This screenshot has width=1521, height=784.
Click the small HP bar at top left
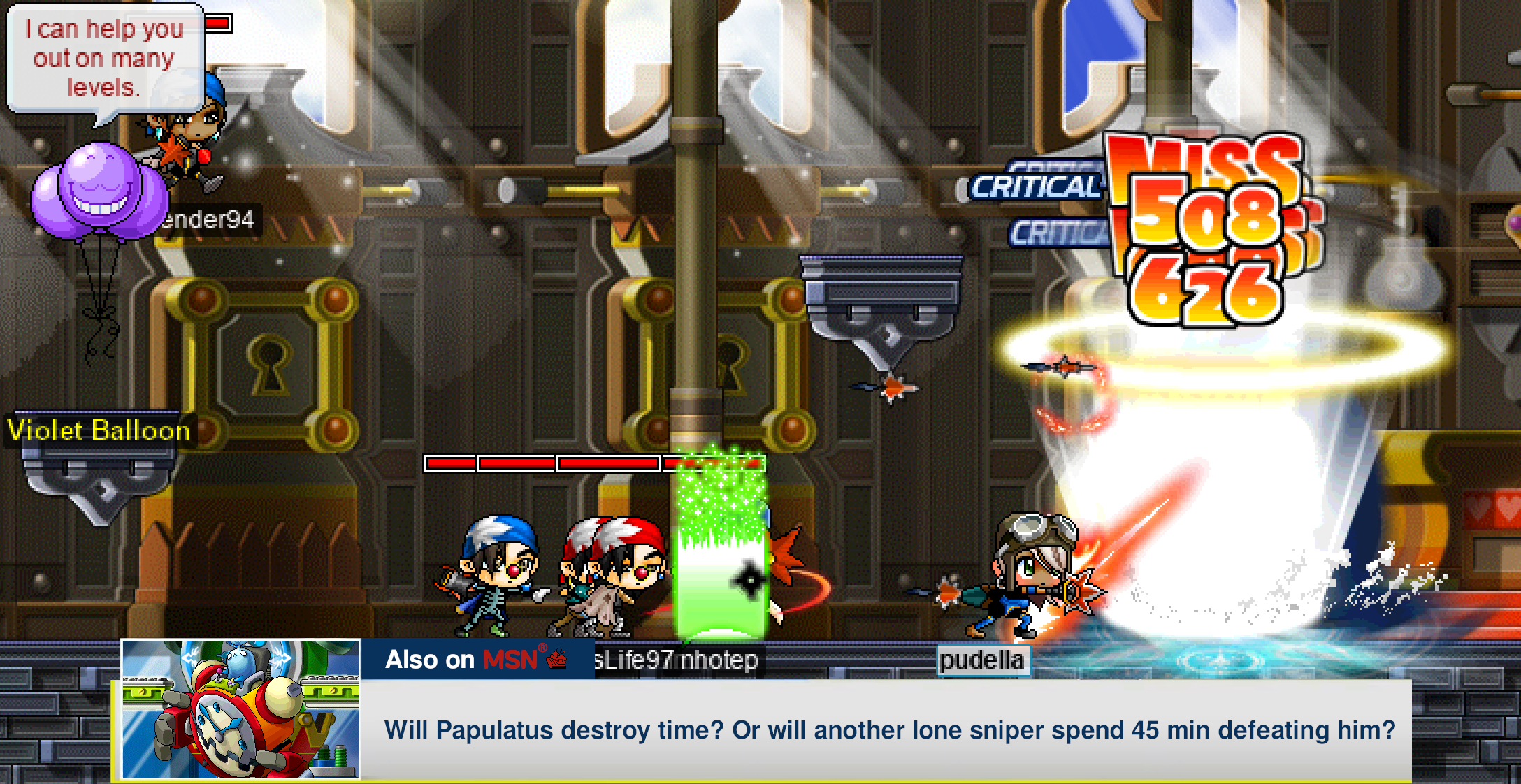click(218, 22)
